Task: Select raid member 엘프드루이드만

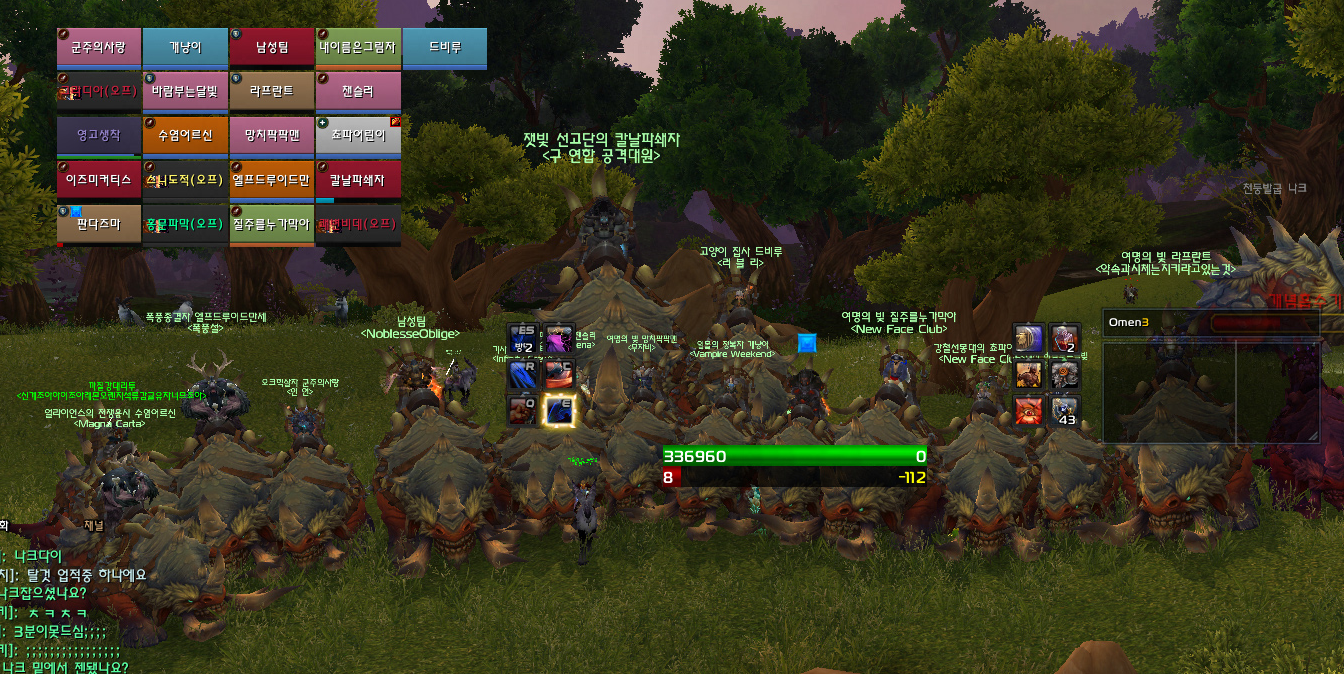Action: tap(271, 180)
